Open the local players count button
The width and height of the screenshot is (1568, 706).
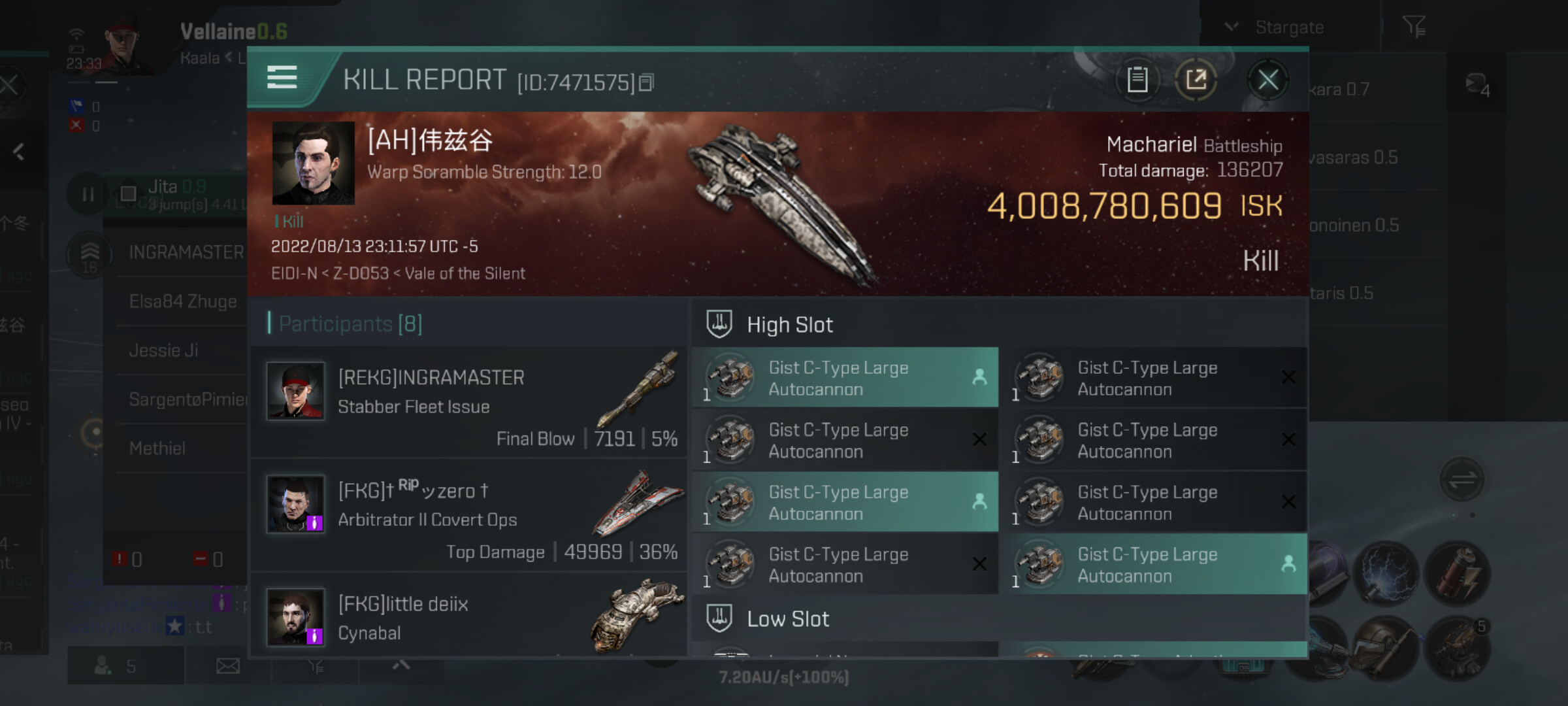pos(116,666)
